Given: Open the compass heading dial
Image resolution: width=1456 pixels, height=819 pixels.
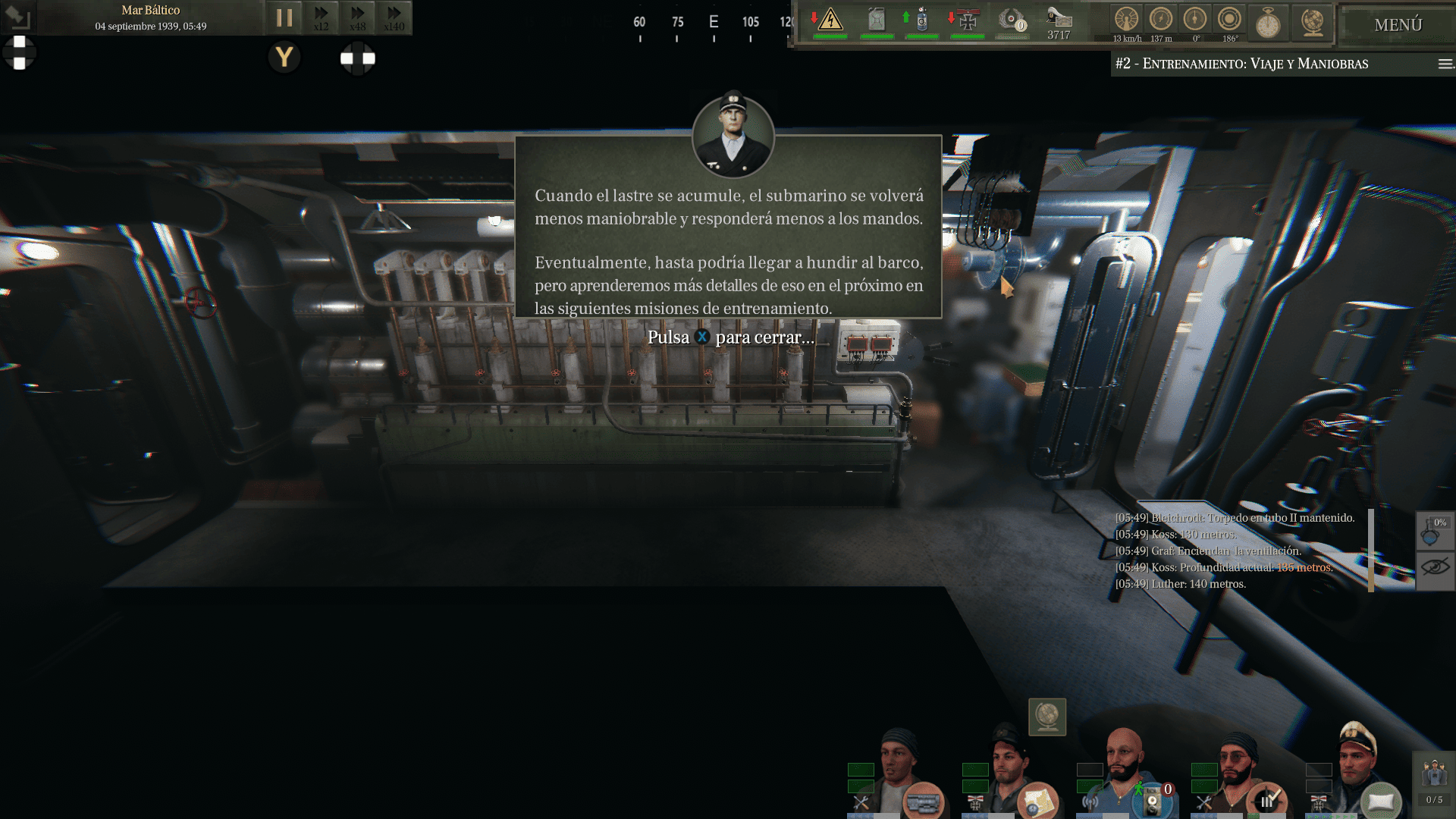Looking at the screenshot, I should [1229, 20].
